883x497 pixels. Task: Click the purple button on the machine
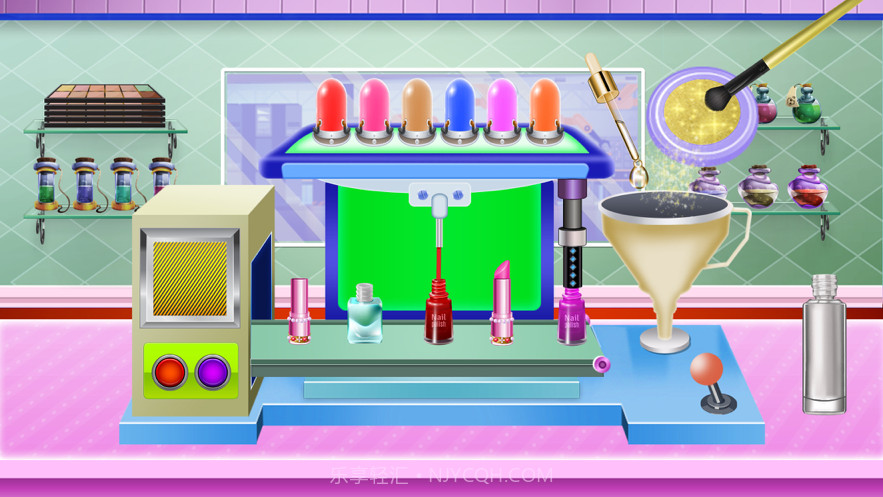click(212, 372)
